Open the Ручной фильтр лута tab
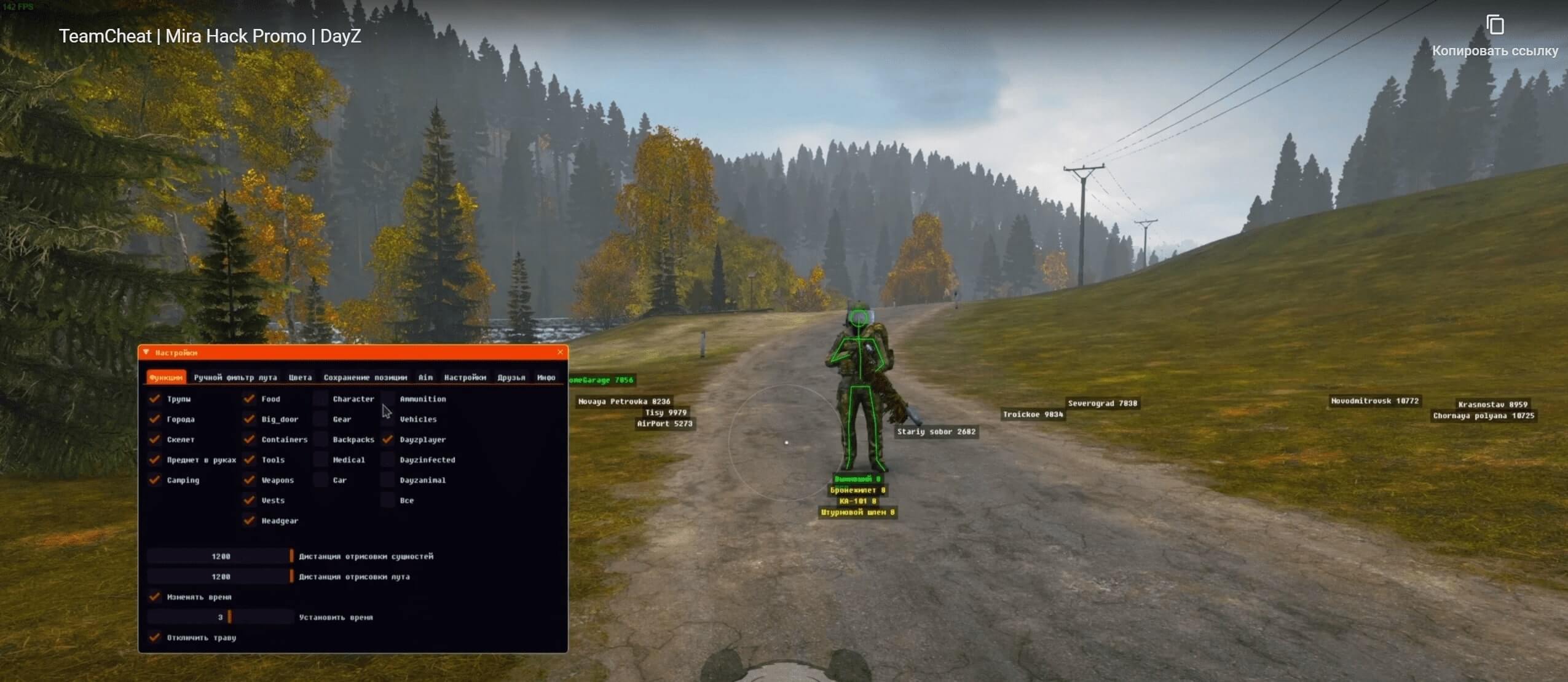 coord(235,378)
